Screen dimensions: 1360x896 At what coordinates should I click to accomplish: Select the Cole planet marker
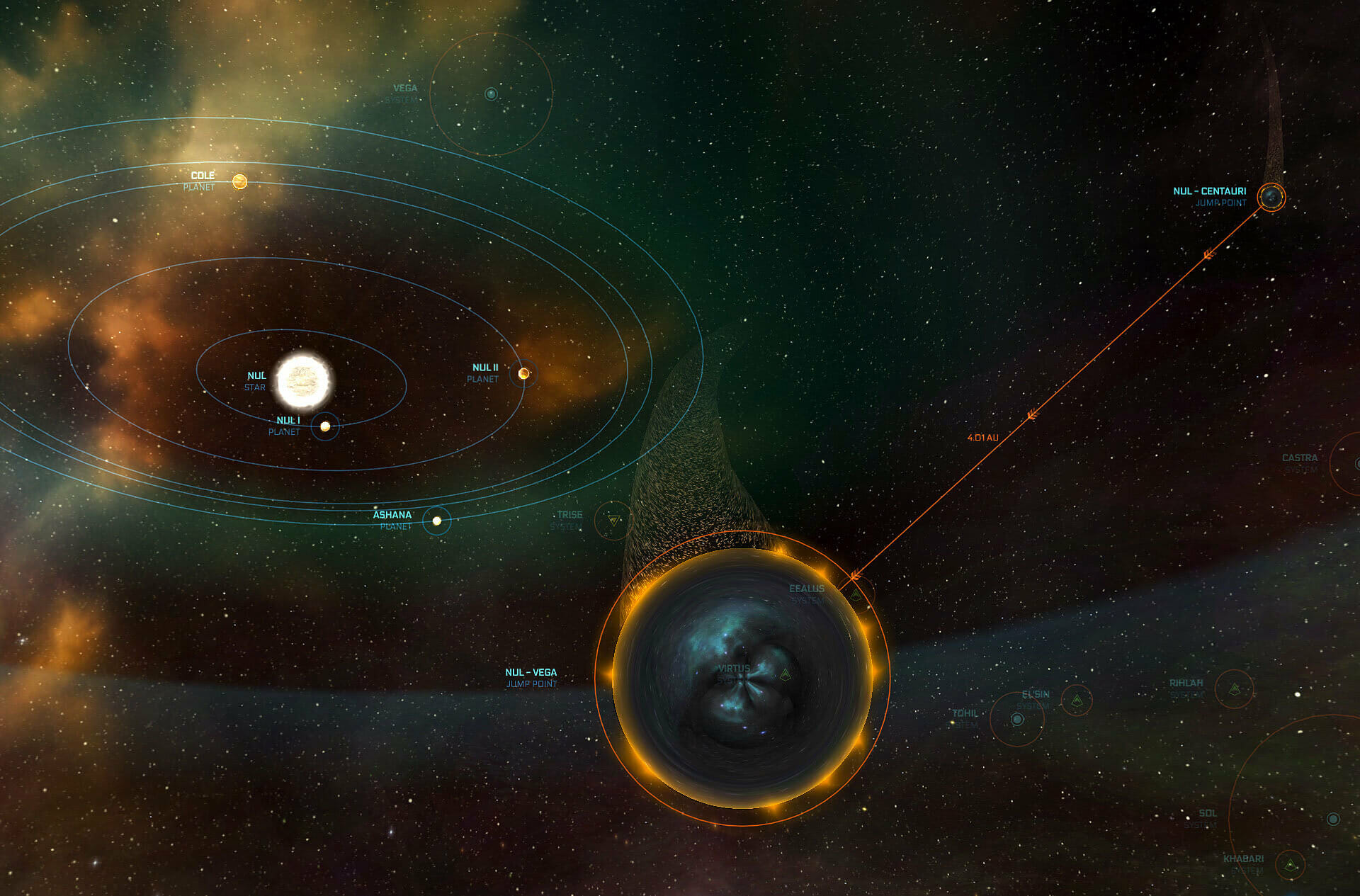pos(240,182)
